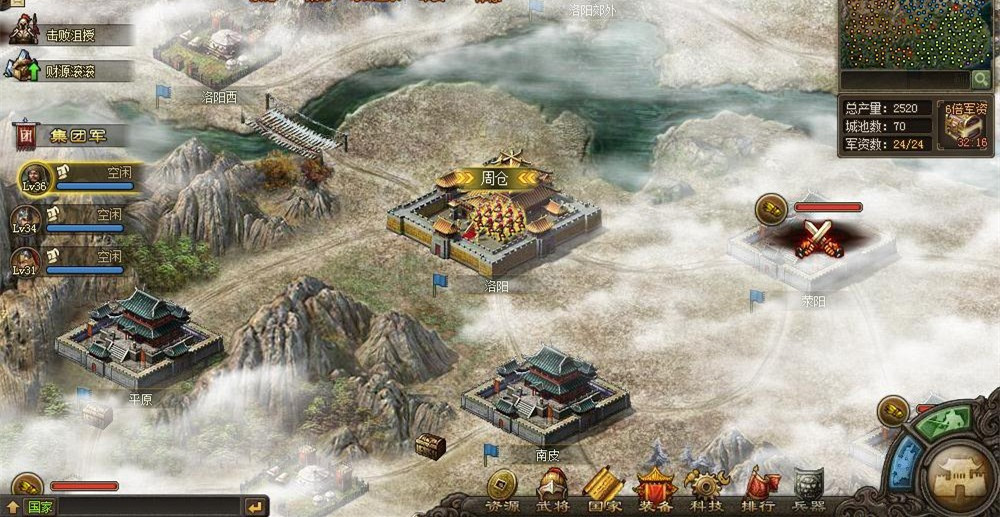This screenshot has height=517, width=1000.
Task: Open the 击败沮授 quest tracker
Action: (x=70, y=35)
